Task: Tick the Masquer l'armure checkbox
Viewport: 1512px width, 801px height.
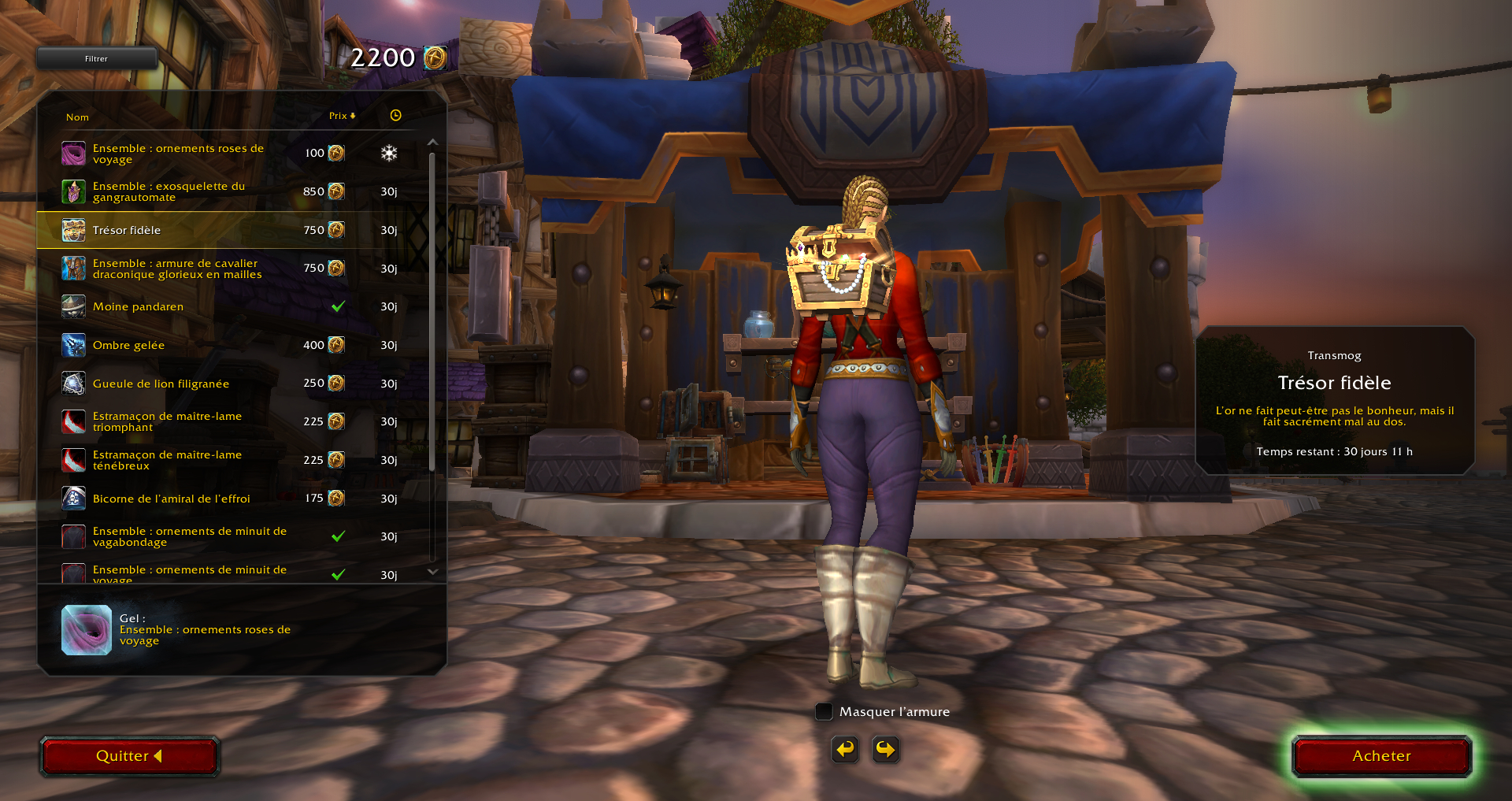Action: pos(824,712)
